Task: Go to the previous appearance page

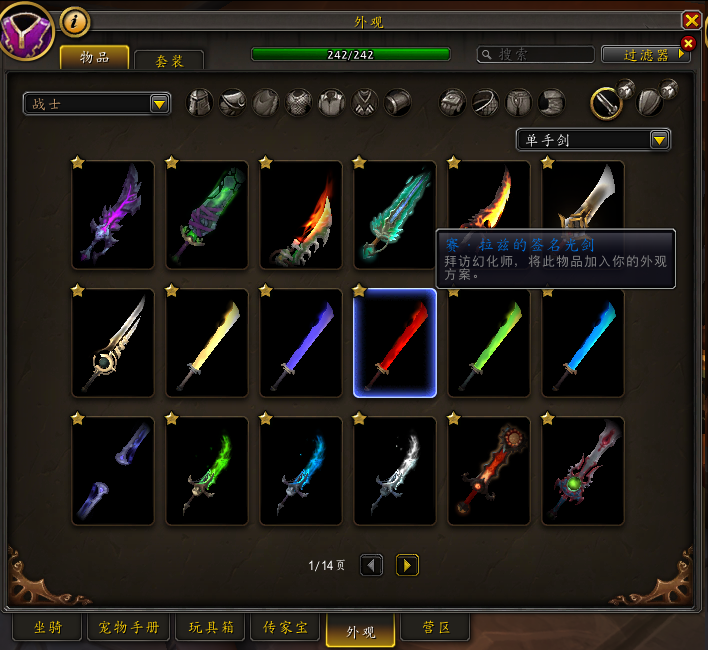Action: point(371,565)
